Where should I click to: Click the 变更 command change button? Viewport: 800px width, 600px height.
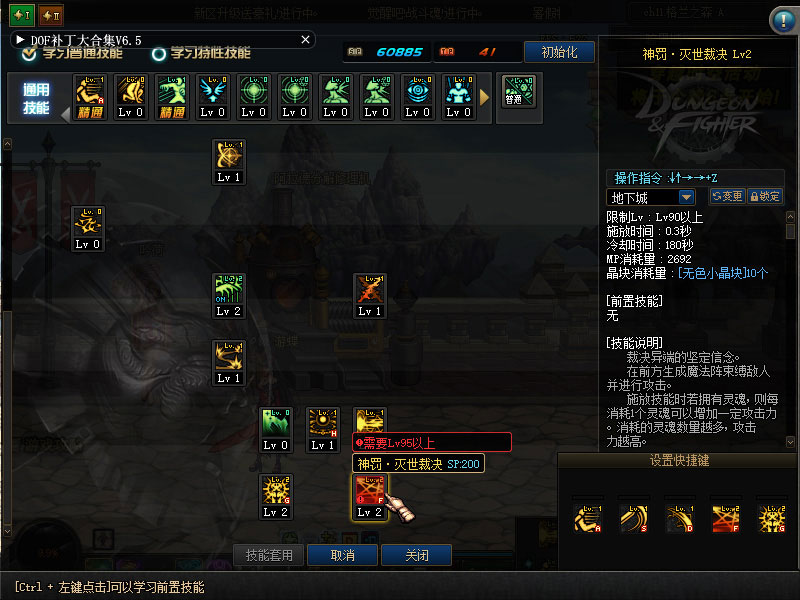coord(727,197)
